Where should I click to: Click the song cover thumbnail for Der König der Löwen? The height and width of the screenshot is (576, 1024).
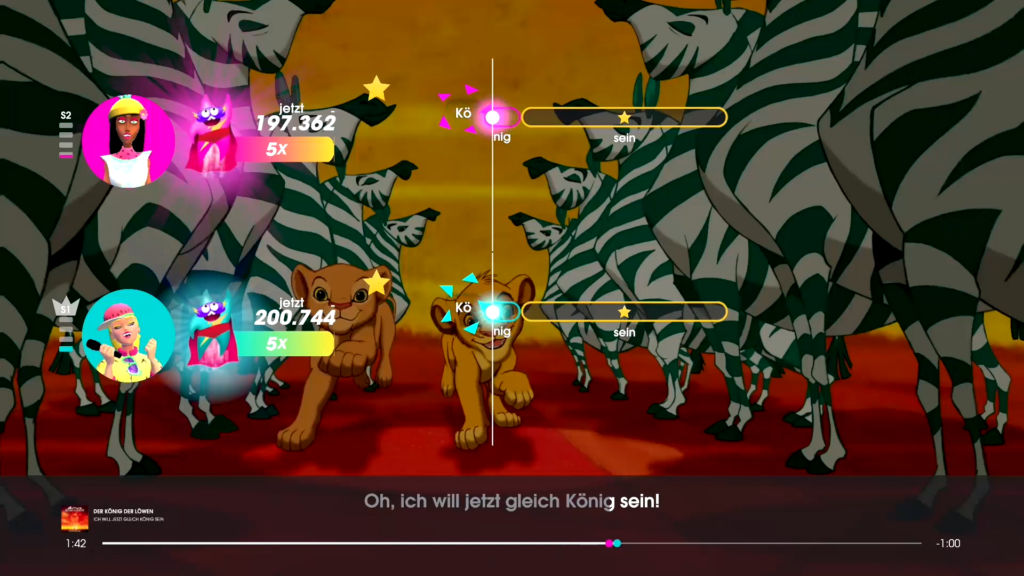[74, 518]
